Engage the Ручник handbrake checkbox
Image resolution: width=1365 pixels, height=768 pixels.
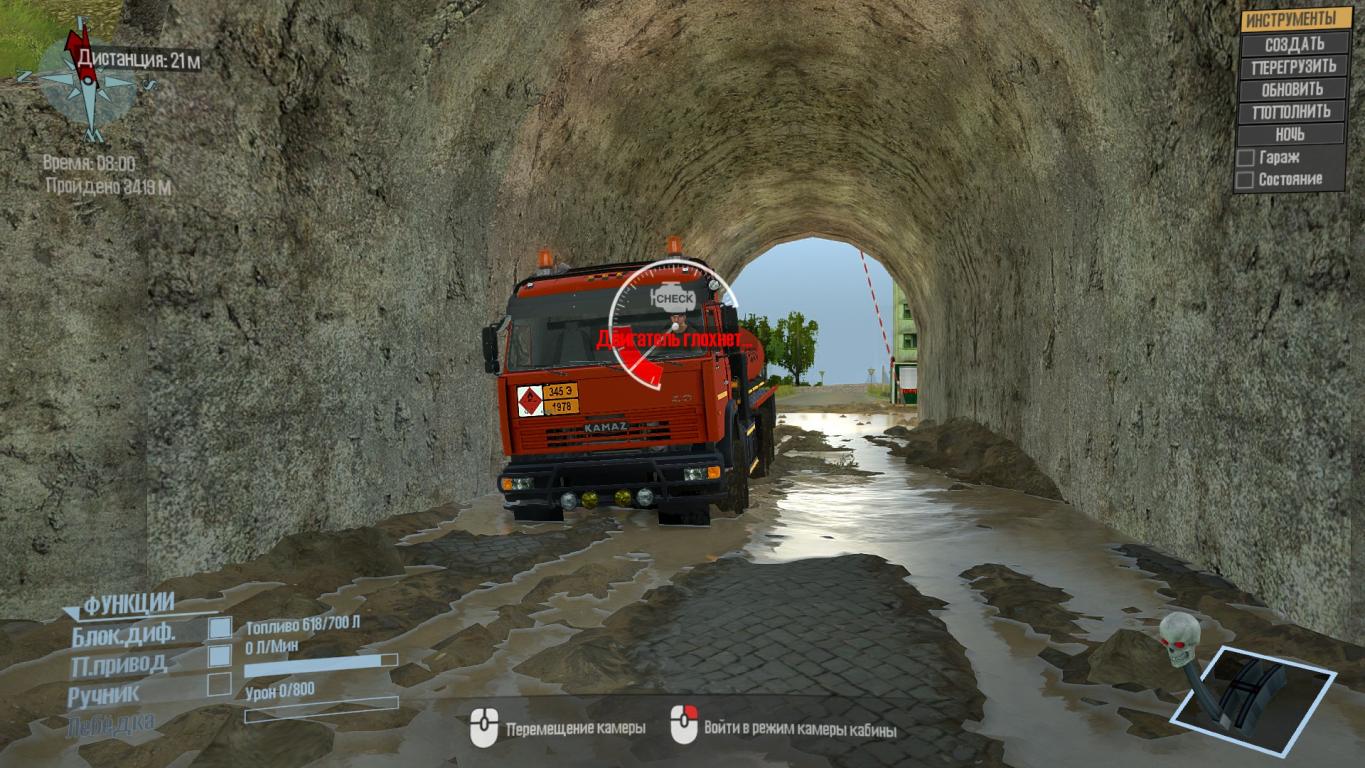pos(219,685)
